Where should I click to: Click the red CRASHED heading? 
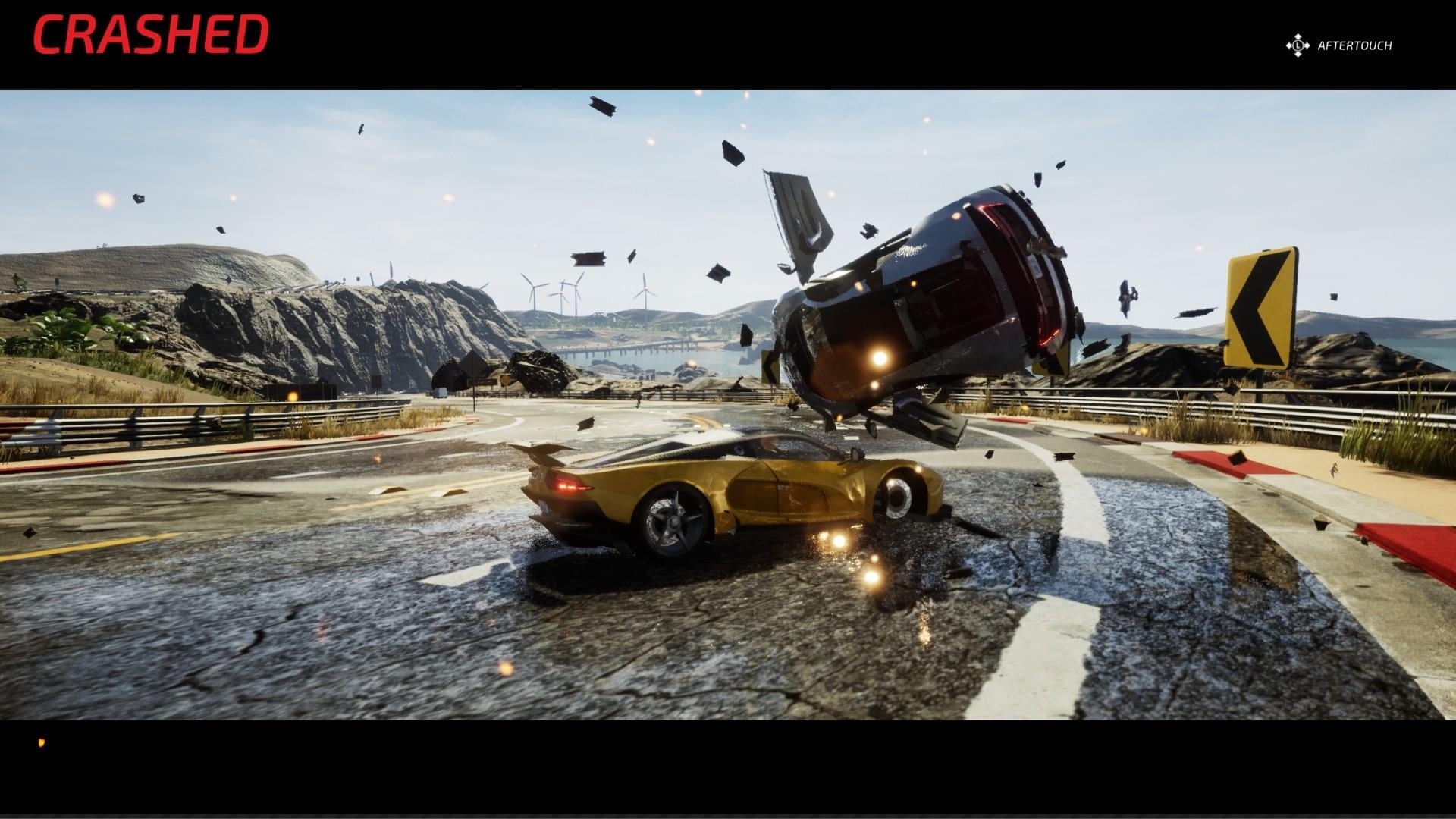152,33
